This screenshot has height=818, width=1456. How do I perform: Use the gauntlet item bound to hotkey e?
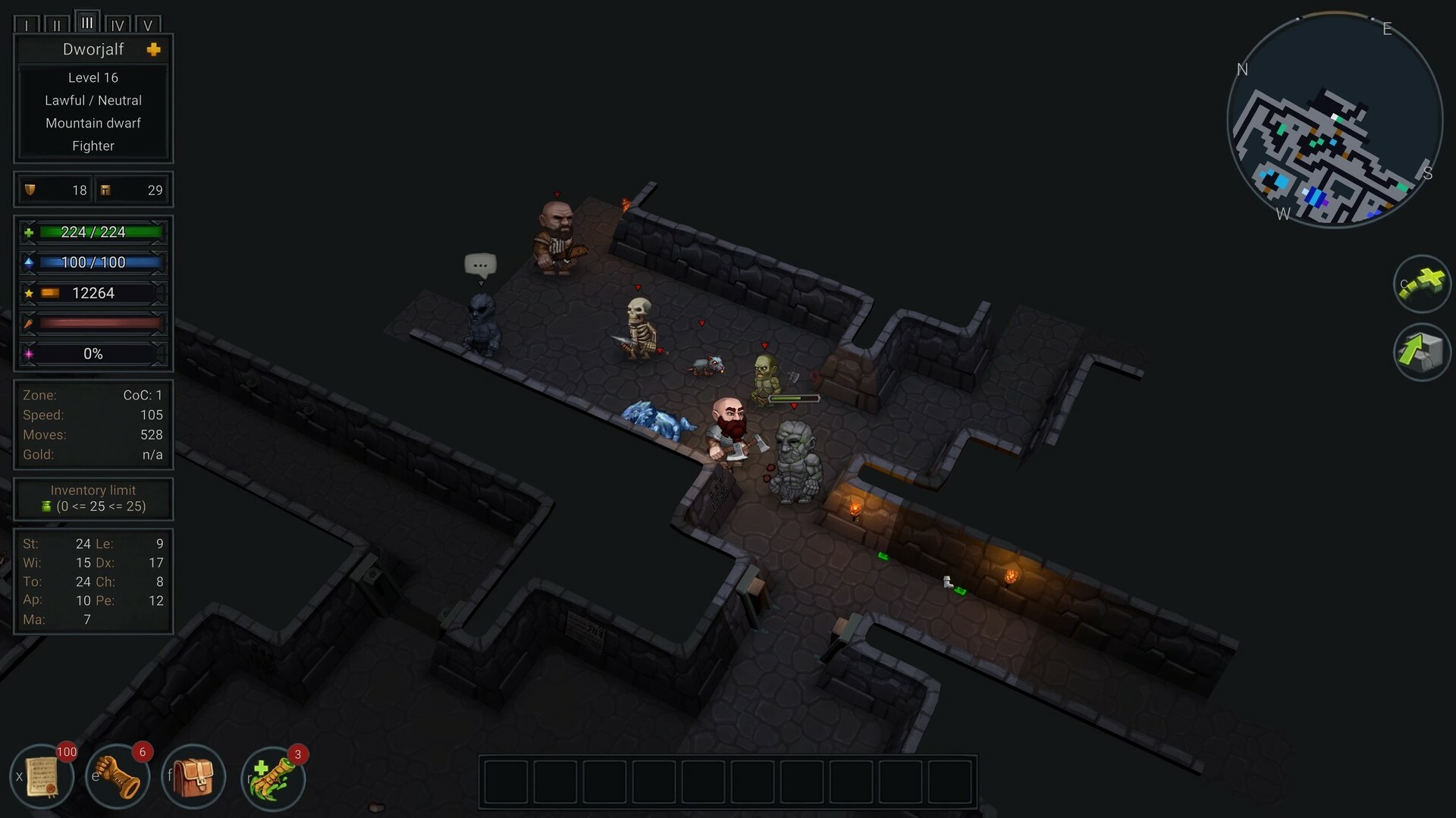[x=118, y=776]
